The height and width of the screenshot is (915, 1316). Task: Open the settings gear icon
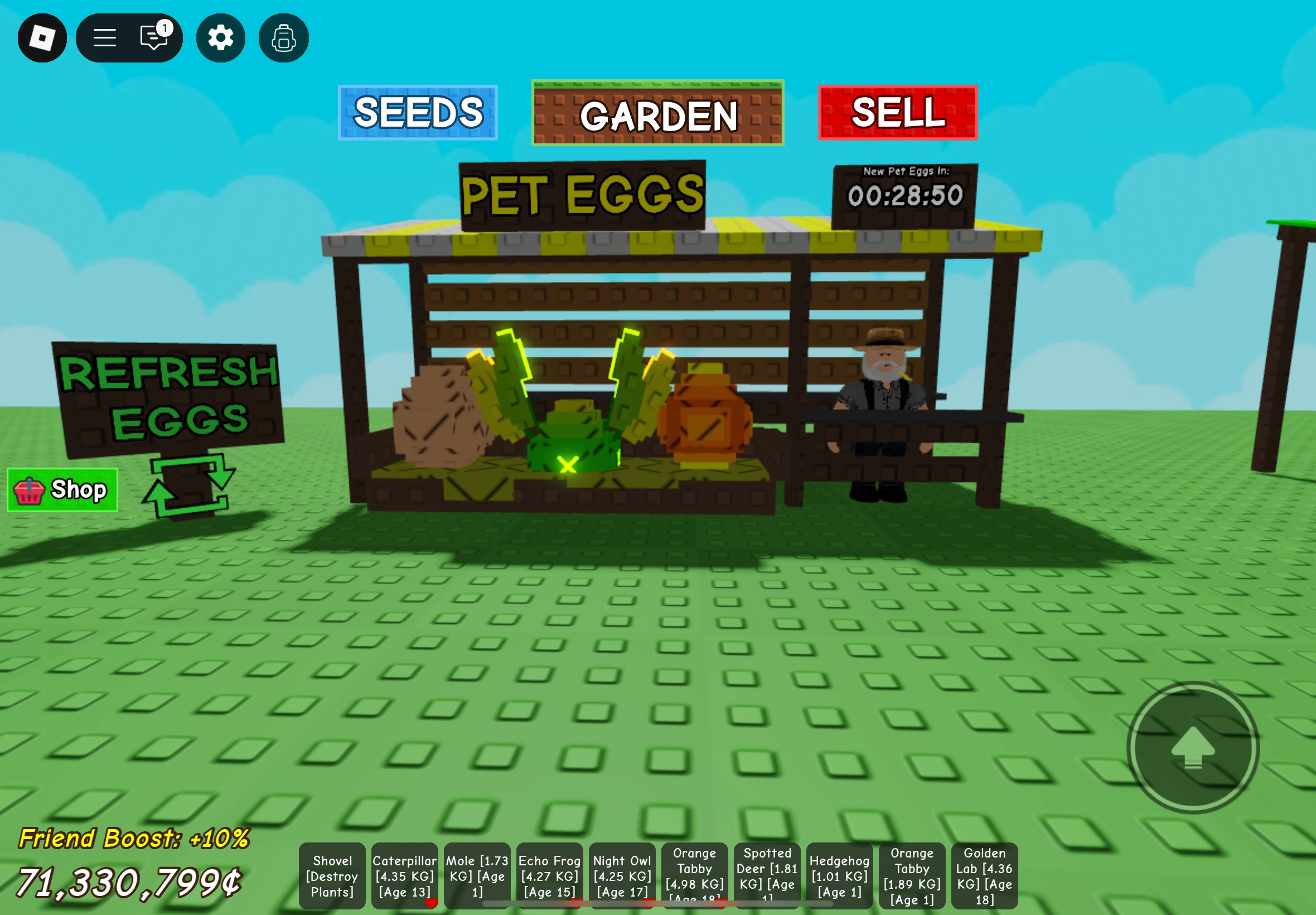220,37
